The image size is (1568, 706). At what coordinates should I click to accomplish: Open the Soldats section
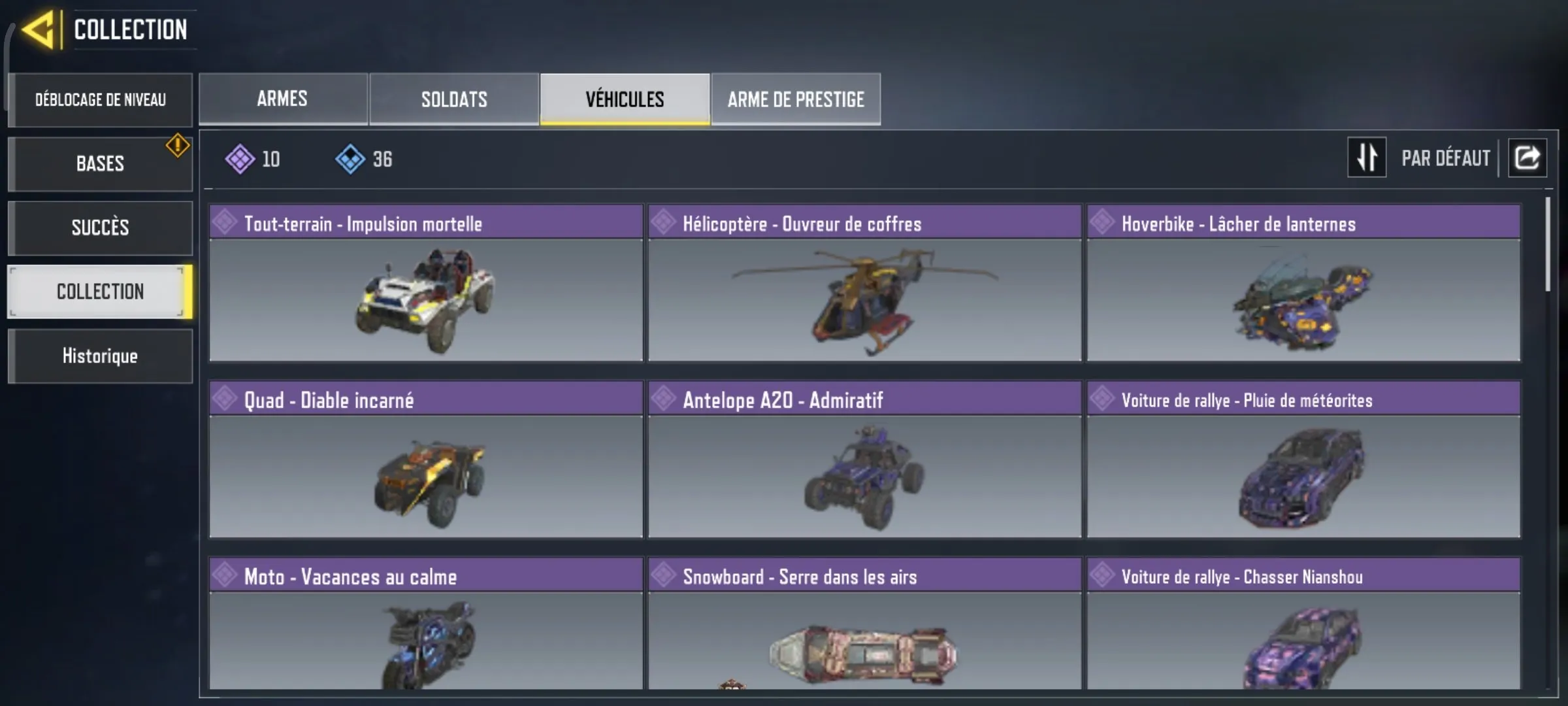pyautogui.click(x=453, y=99)
